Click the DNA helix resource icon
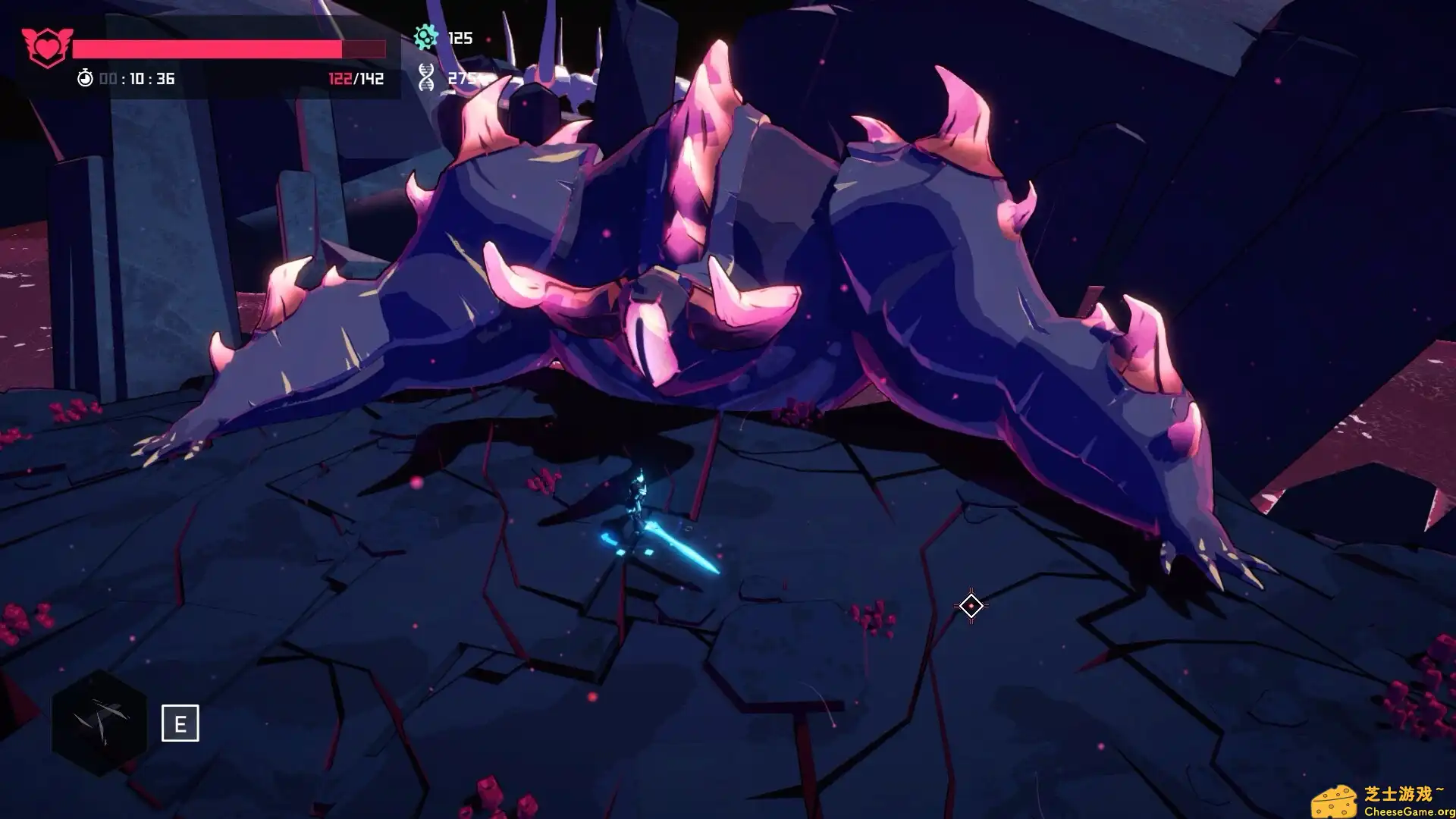Viewport: 1456px width, 819px height. point(427,77)
